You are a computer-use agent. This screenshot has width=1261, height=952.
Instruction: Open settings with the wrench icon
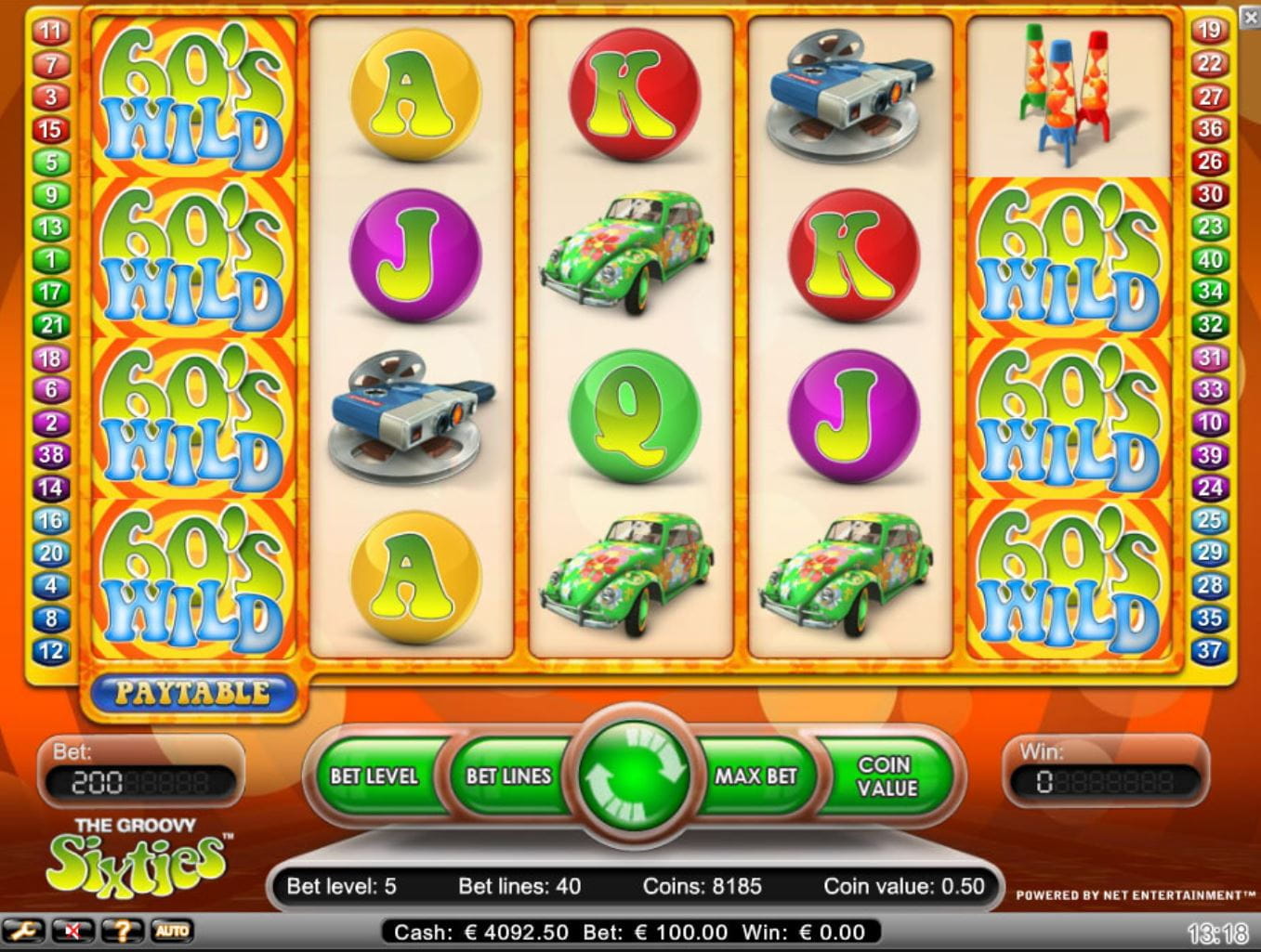pyautogui.click(x=22, y=931)
